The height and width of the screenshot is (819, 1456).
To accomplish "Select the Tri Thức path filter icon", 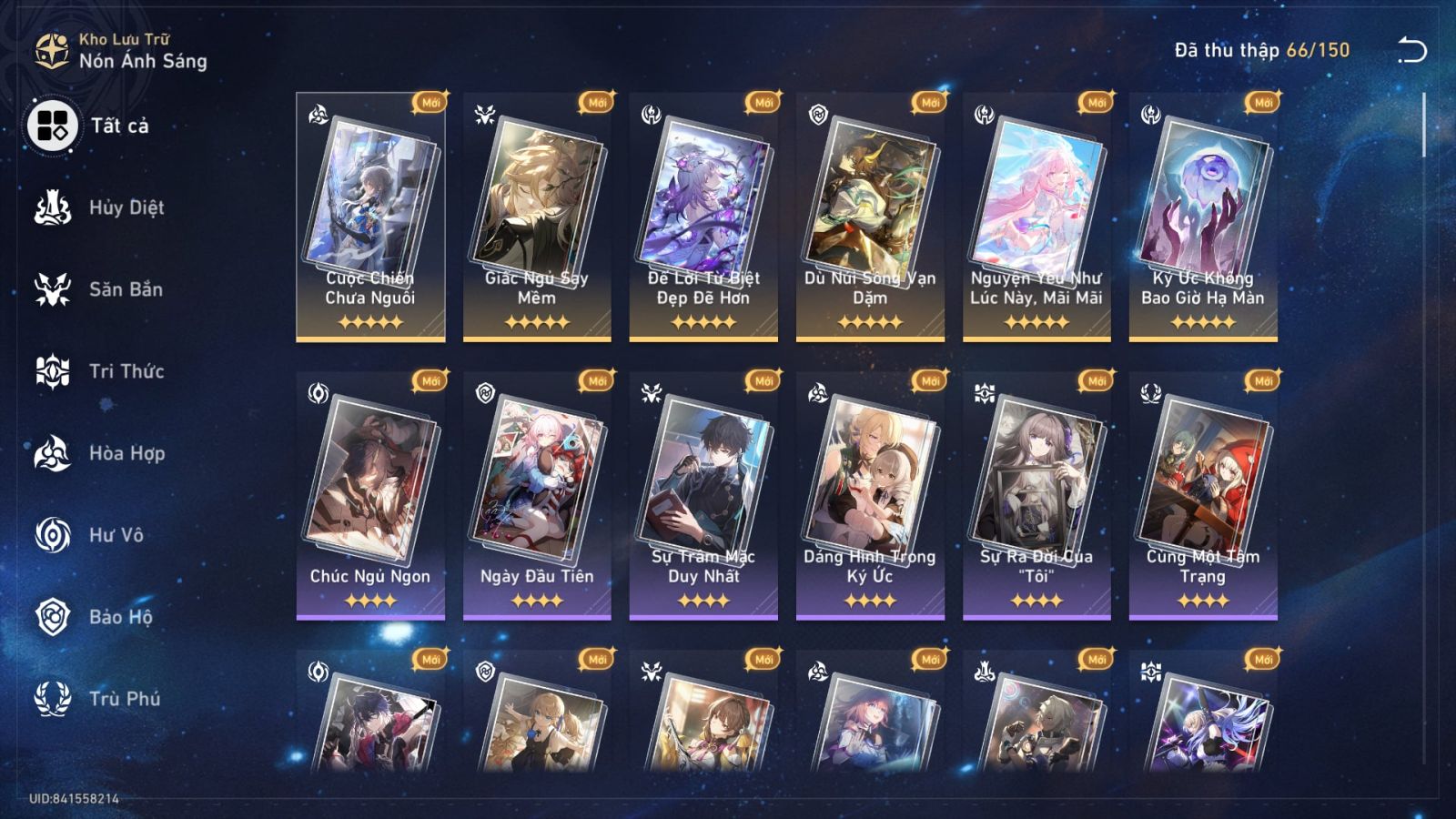I will (x=52, y=371).
